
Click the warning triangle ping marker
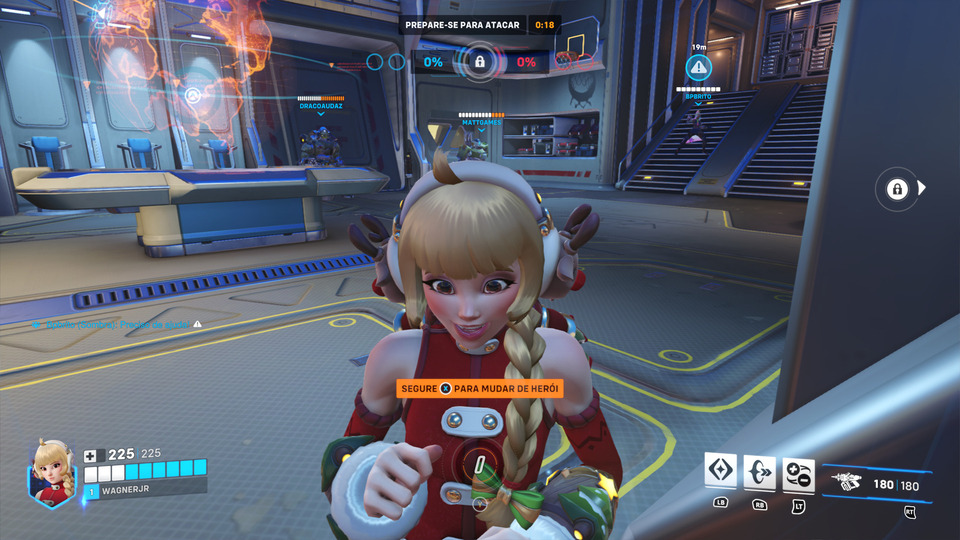(698, 67)
